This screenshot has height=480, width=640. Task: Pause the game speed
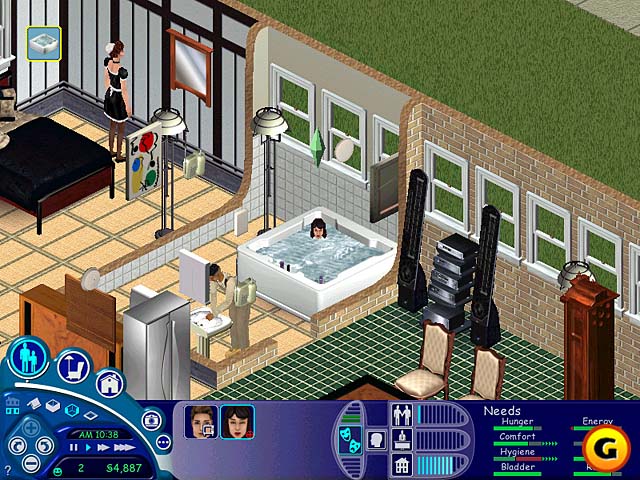pyautogui.click(x=74, y=448)
